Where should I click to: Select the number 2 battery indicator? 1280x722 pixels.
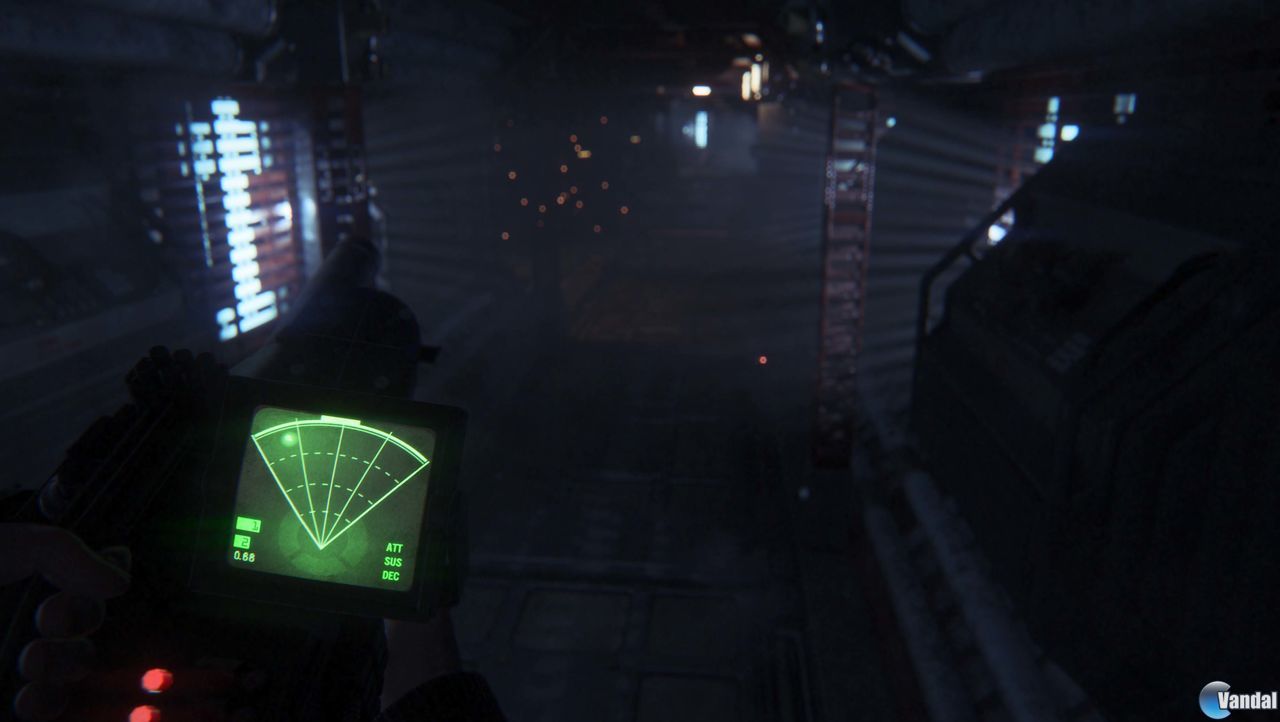tap(242, 543)
